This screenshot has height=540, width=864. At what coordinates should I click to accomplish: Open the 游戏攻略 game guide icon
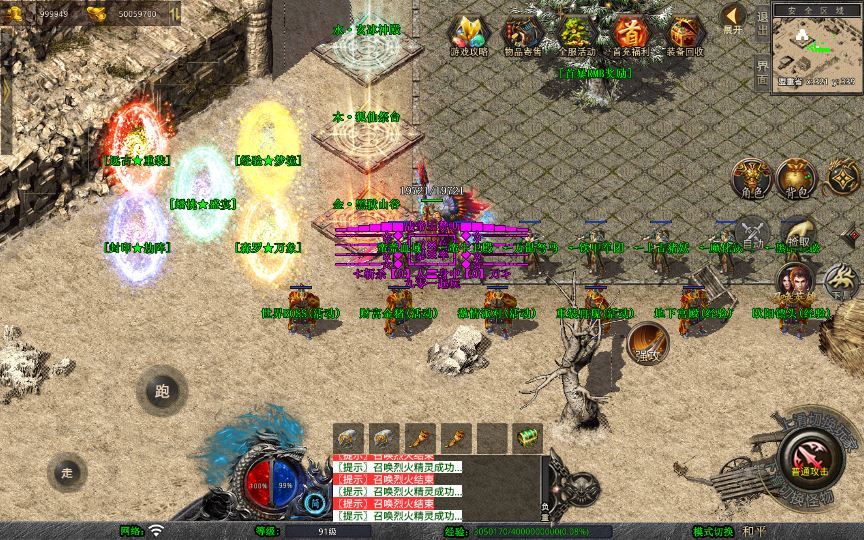click(467, 35)
